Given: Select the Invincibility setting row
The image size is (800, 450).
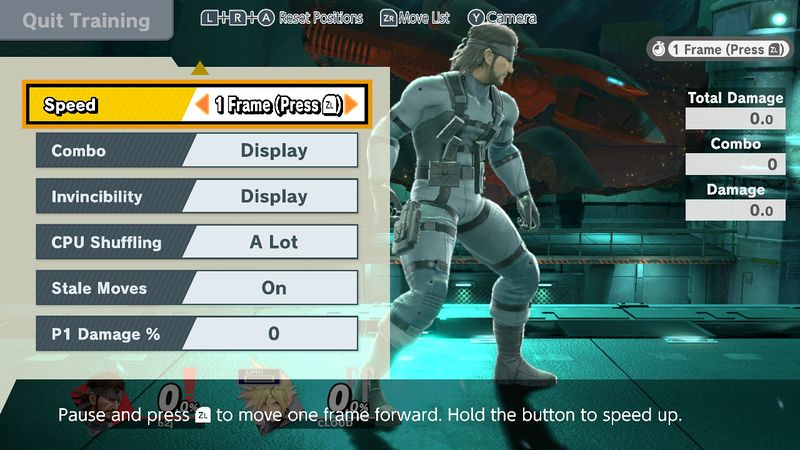Looking at the screenshot, I should (x=196, y=197).
